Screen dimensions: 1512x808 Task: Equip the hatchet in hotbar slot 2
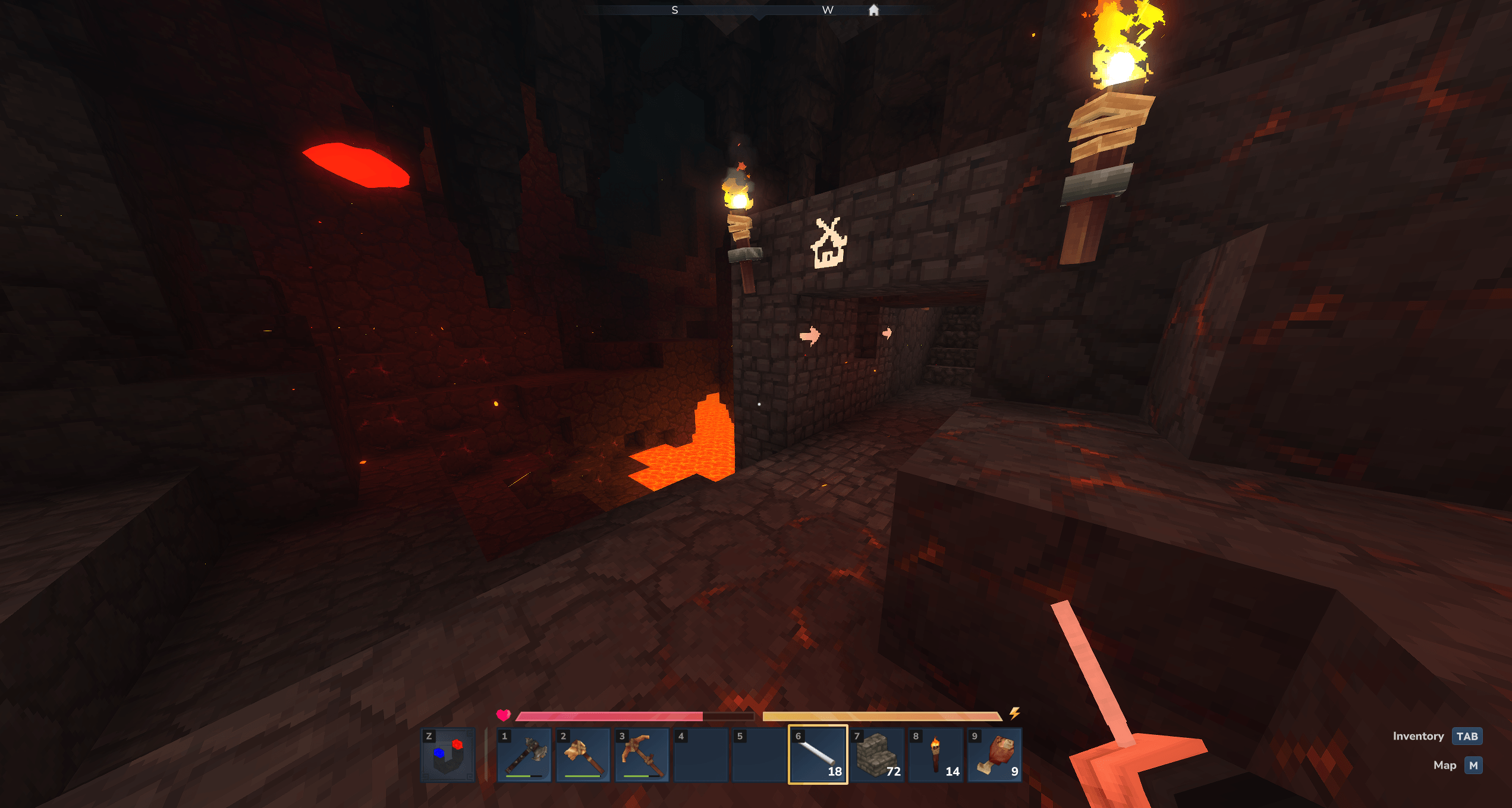583,755
